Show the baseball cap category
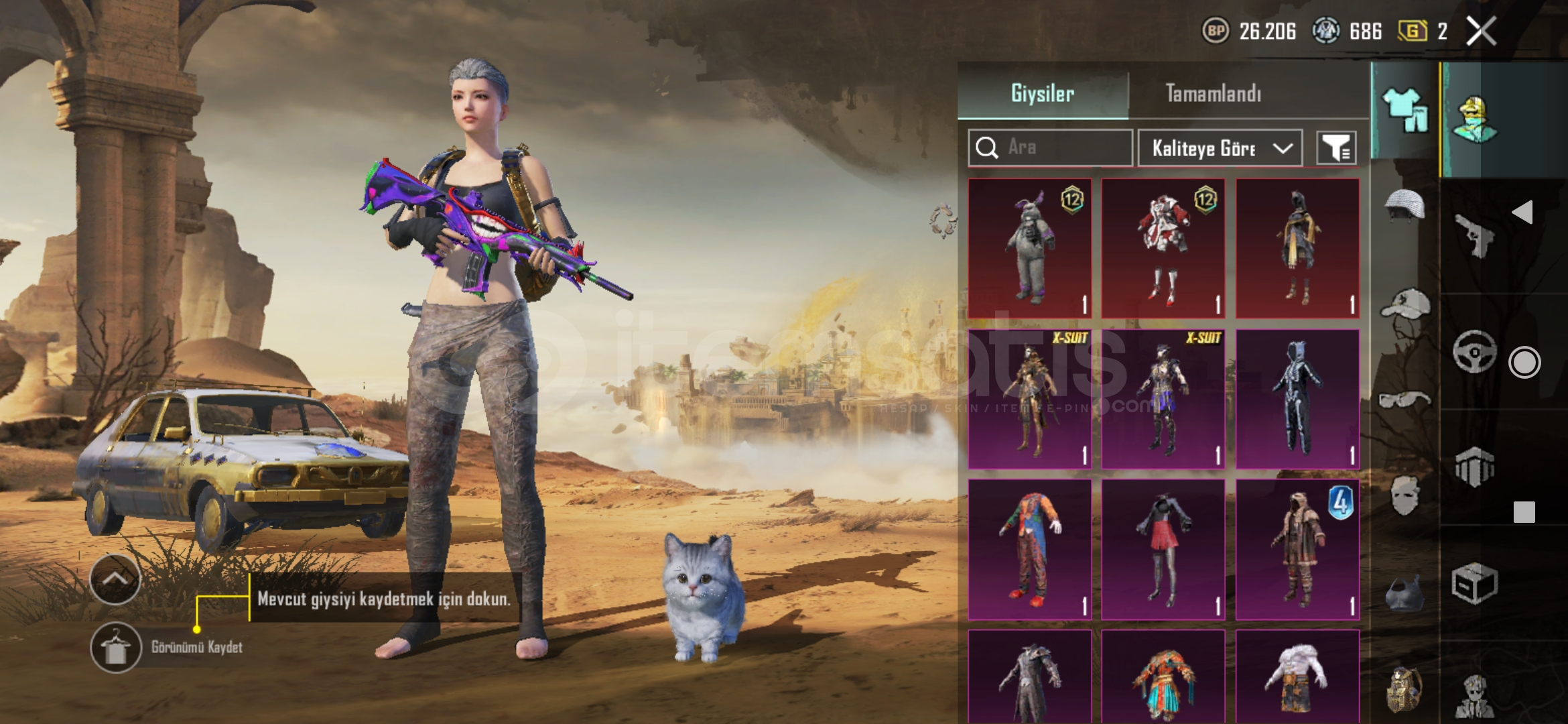The height and width of the screenshot is (724, 1568). tap(1404, 305)
